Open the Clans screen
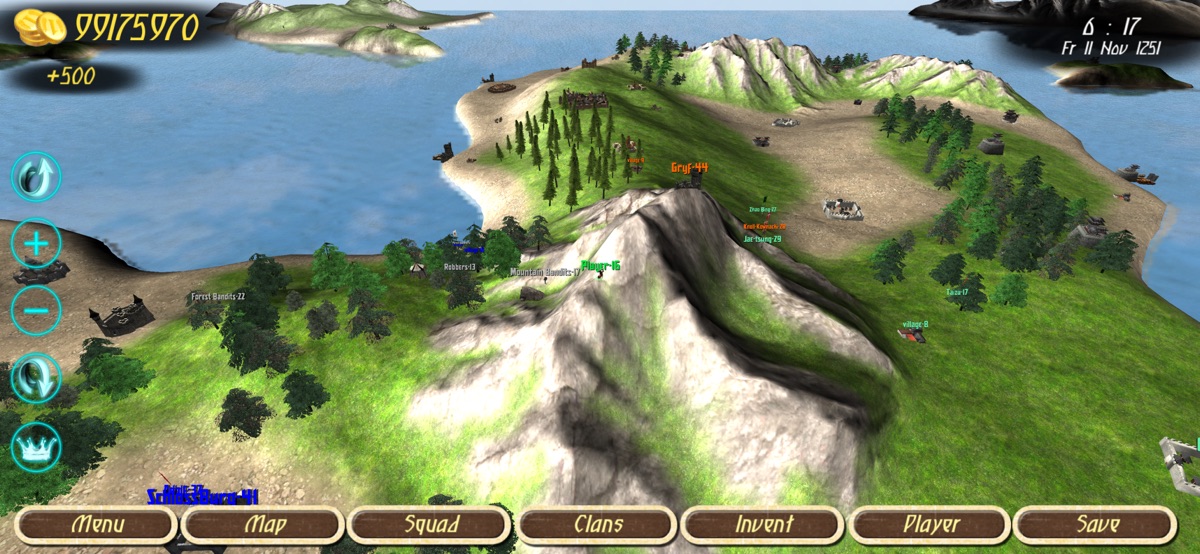This screenshot has width=1200, height=554. [598, 524]
